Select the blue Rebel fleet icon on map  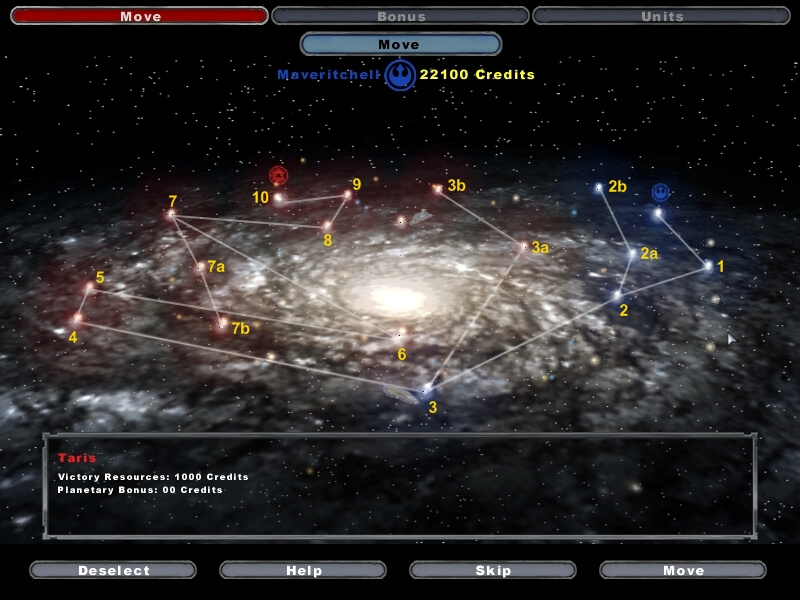[x=661, y=191]
